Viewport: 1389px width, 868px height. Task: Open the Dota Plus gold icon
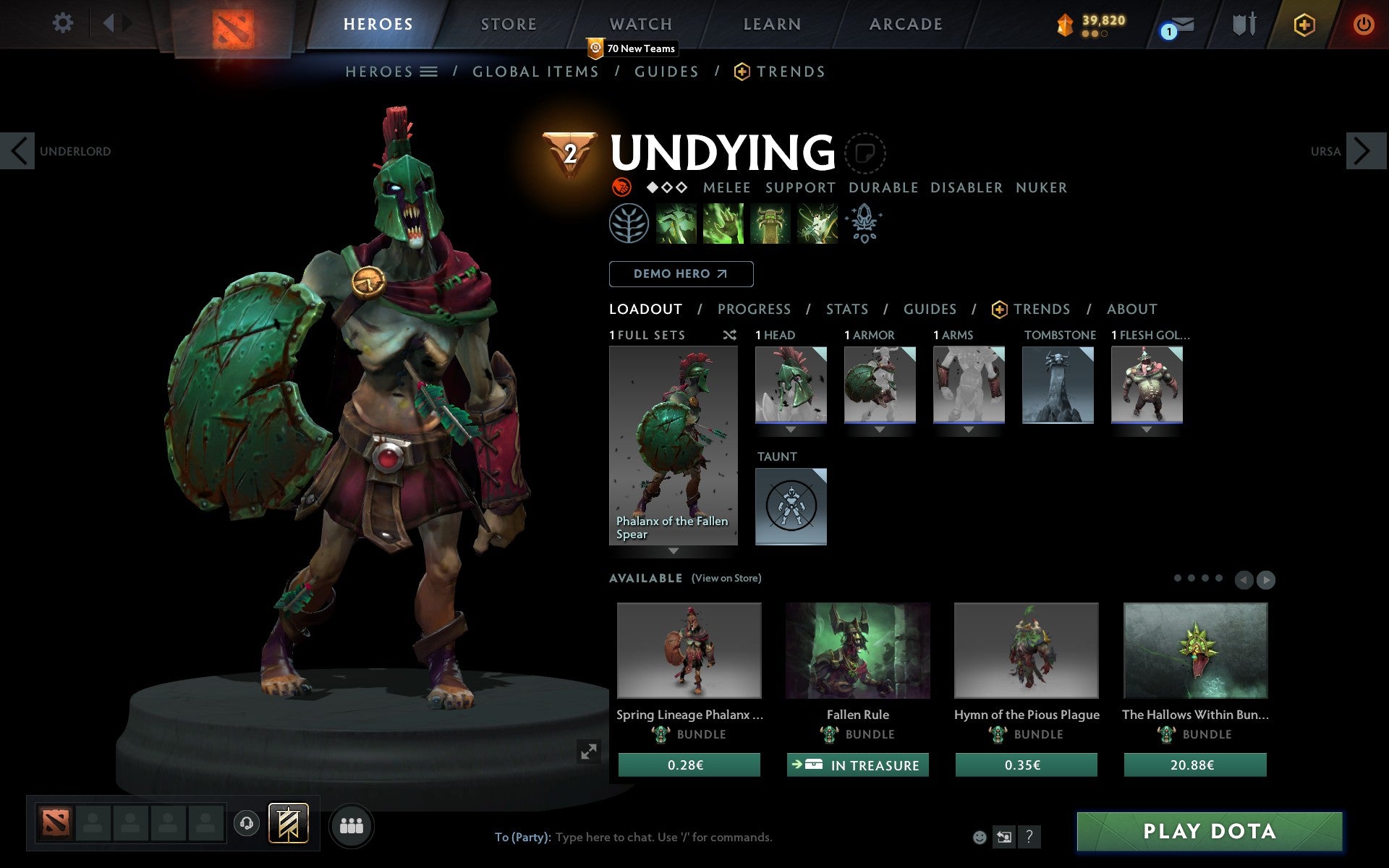pos(1303,24)
